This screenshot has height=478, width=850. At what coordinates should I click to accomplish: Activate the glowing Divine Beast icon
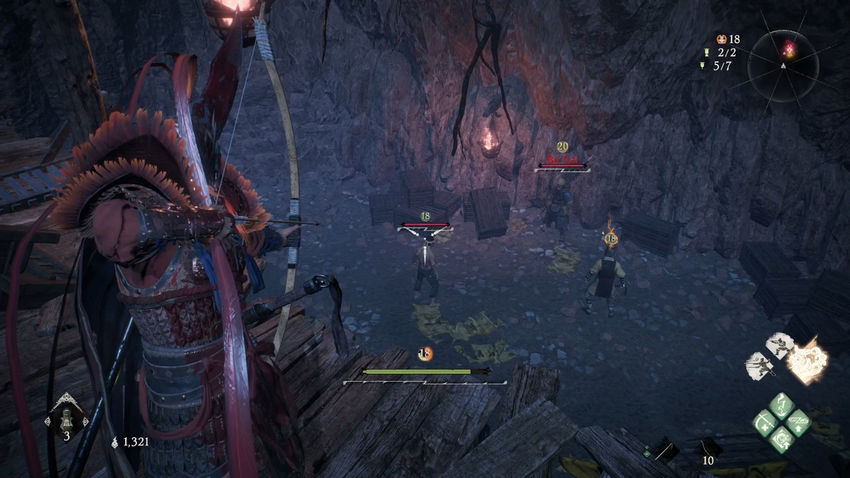pyautogui.click(x=806, y=358)
